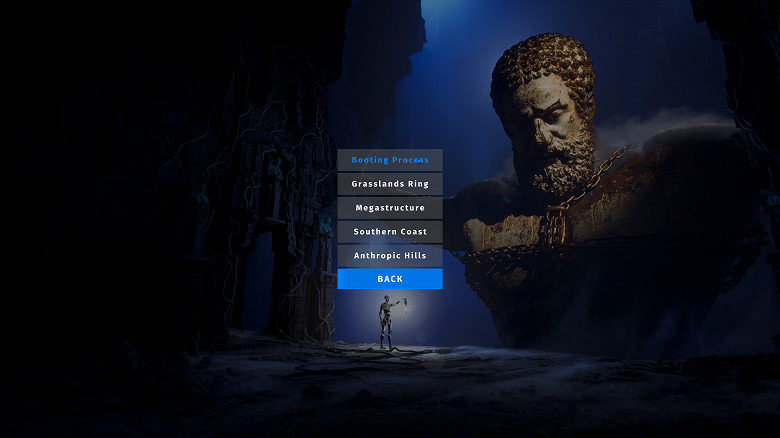Click the blue BACK button
Image resolution: width=780 pixels, height=438 pixels.
pyautogui.click(x=390, y=279)
